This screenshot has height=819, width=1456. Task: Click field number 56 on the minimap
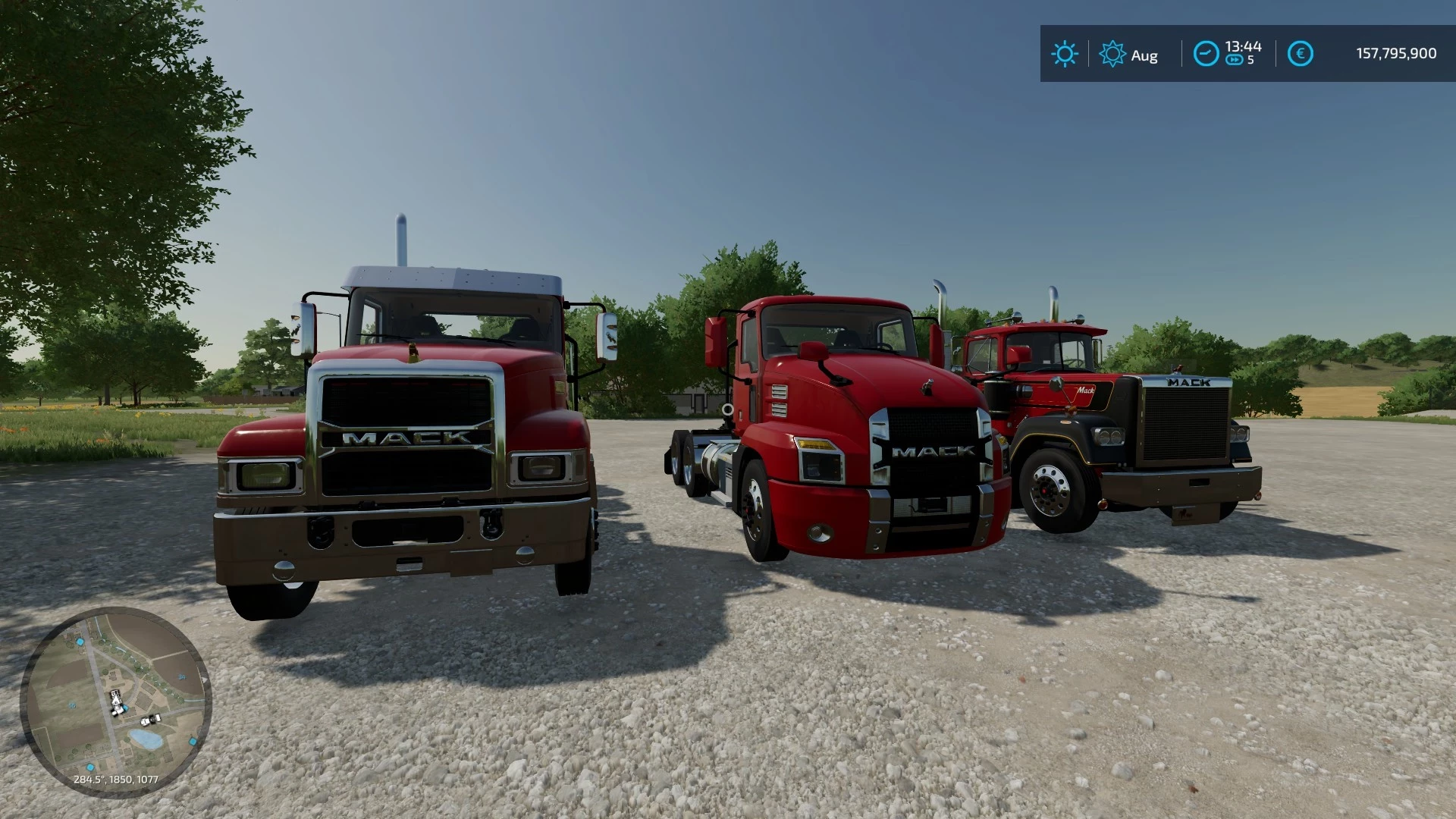pos(72,705)
